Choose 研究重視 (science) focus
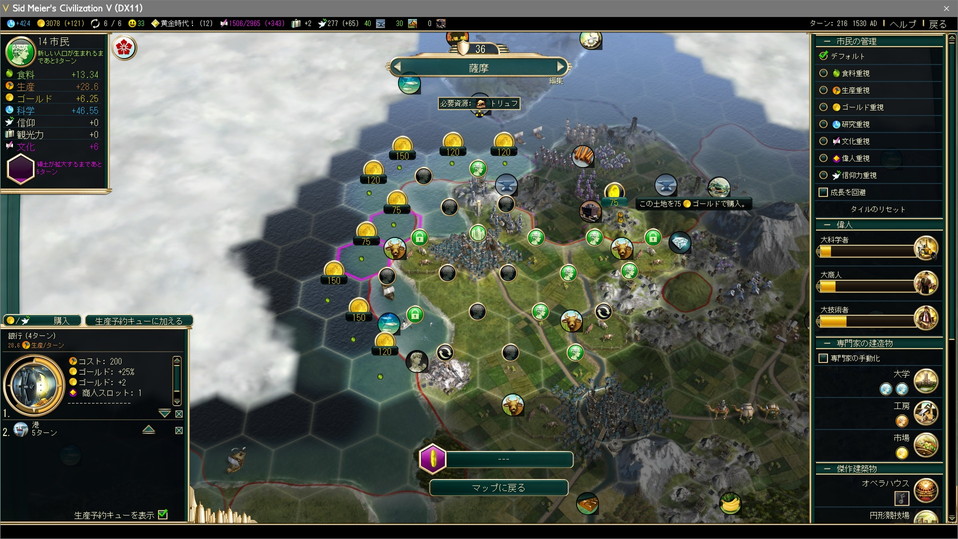 [824, 124]
